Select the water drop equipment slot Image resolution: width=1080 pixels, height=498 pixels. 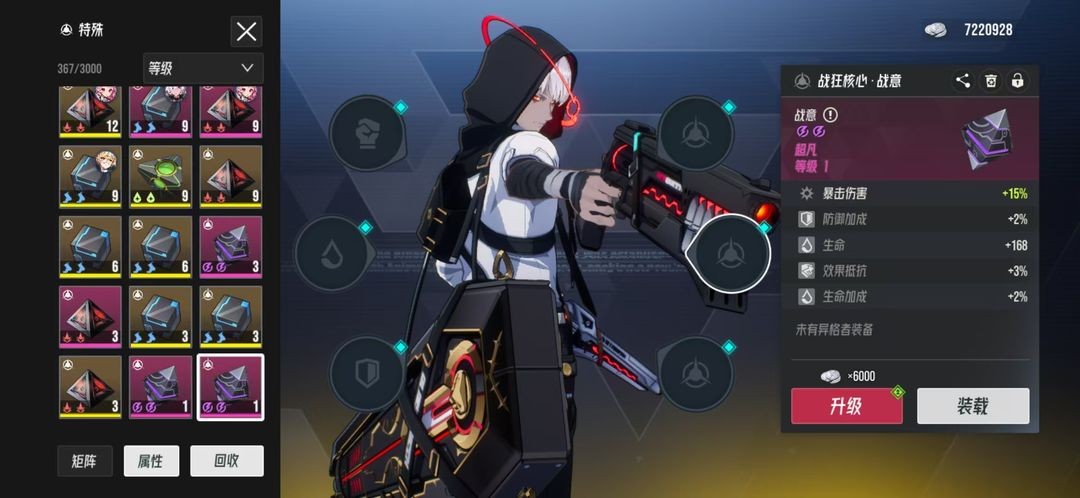tap(334, 253)
